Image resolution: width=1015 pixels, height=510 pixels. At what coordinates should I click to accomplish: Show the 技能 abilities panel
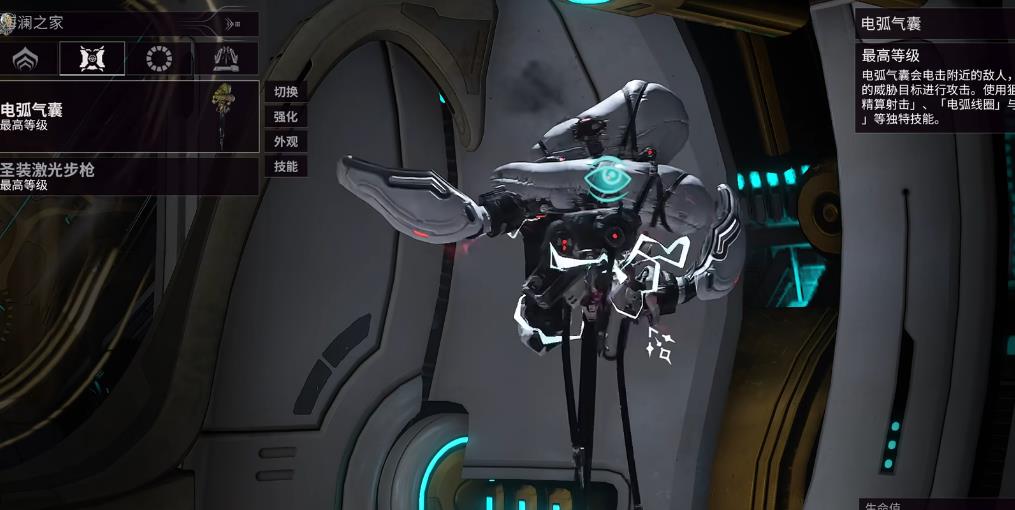pyautogui.click(x=286, y=167)
